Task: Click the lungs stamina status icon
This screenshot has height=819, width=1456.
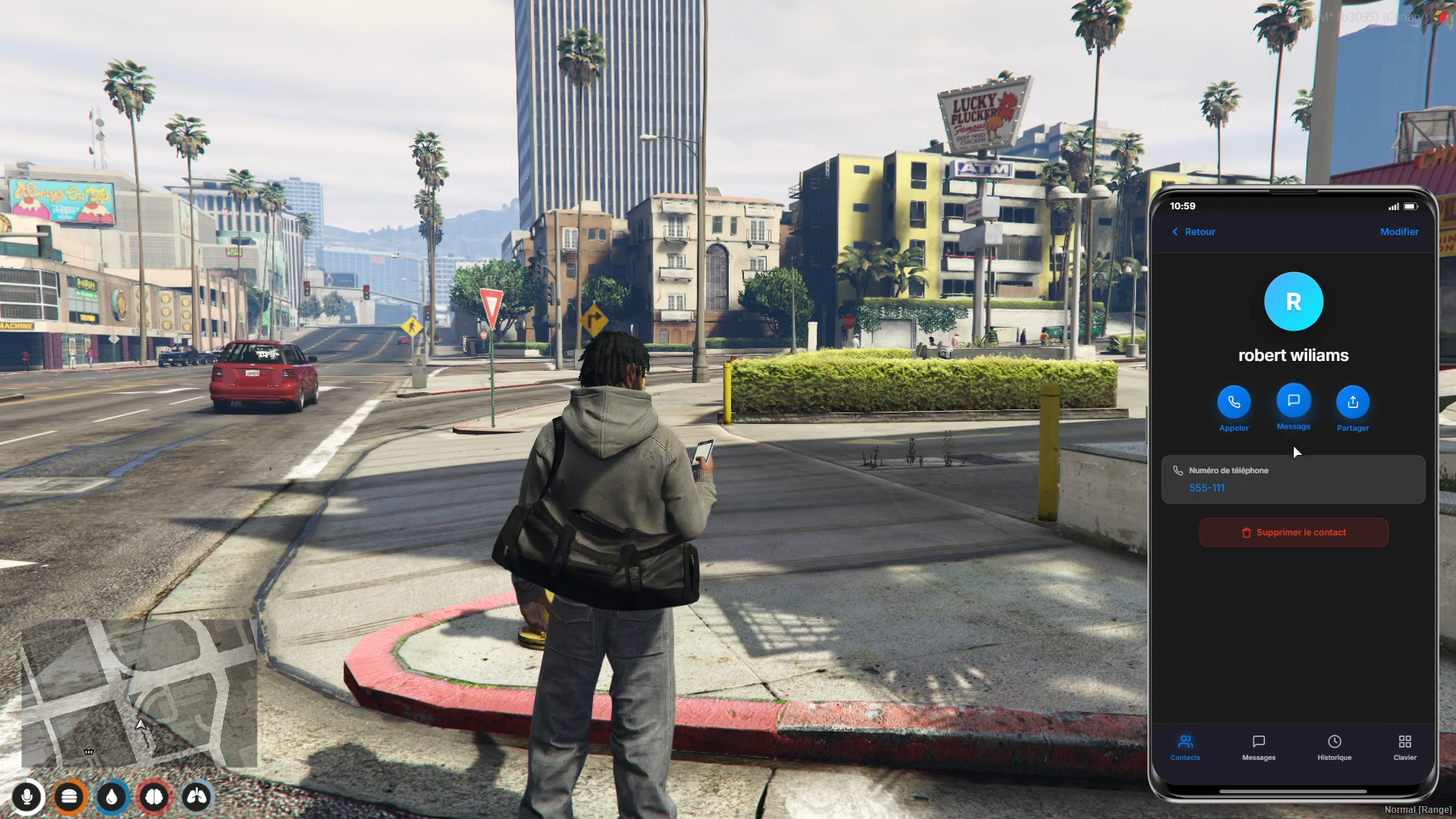Action: coord(197,797)
